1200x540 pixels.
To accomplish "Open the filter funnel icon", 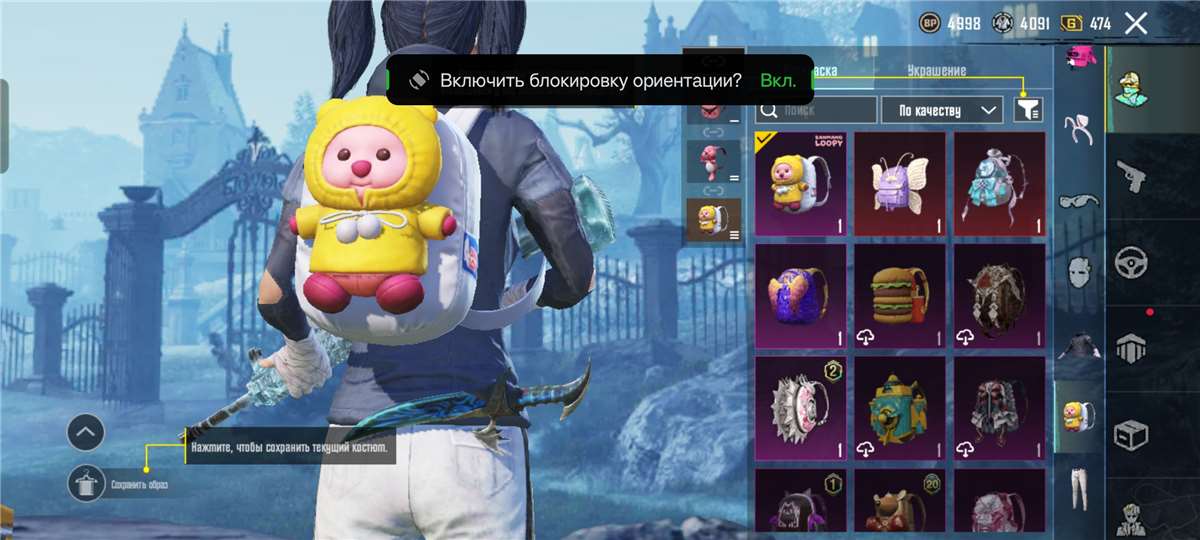I will (x=1028, y=110).
